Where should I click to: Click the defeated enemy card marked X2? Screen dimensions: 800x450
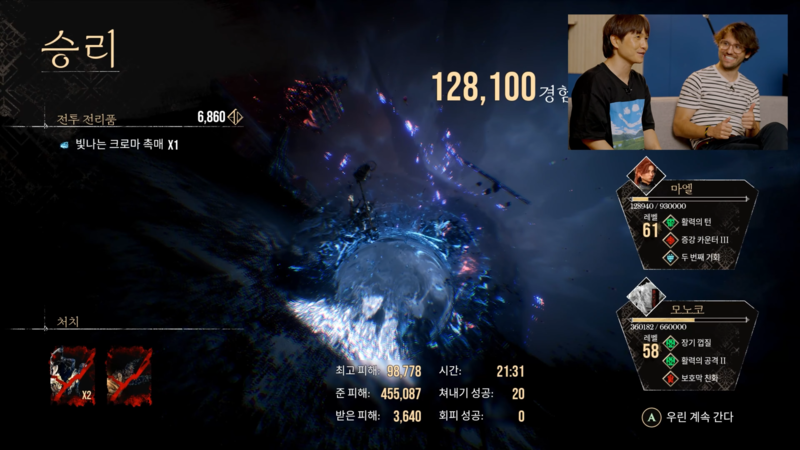coord(73,375)
